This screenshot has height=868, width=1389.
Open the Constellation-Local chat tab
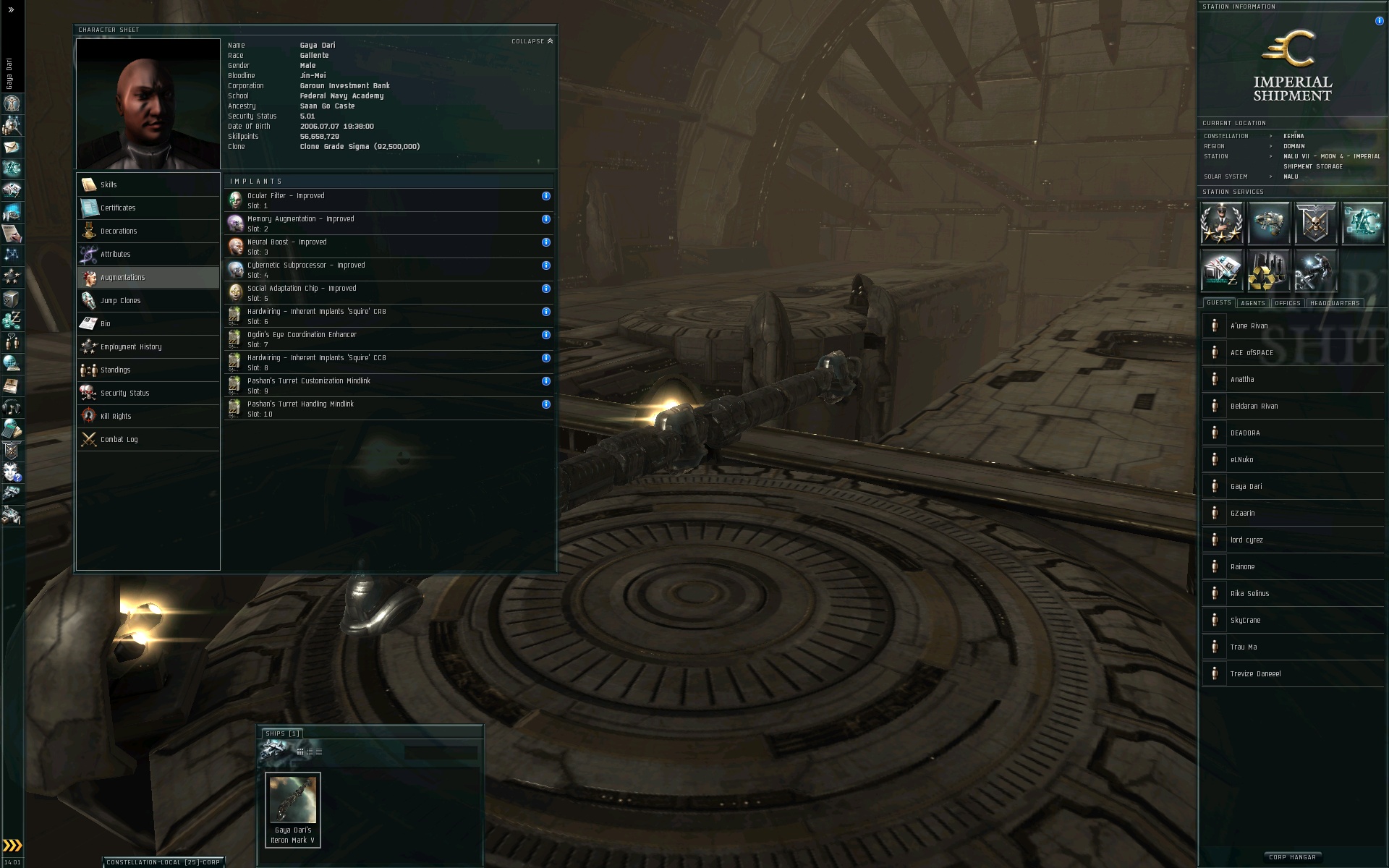[x=163, y=862]
